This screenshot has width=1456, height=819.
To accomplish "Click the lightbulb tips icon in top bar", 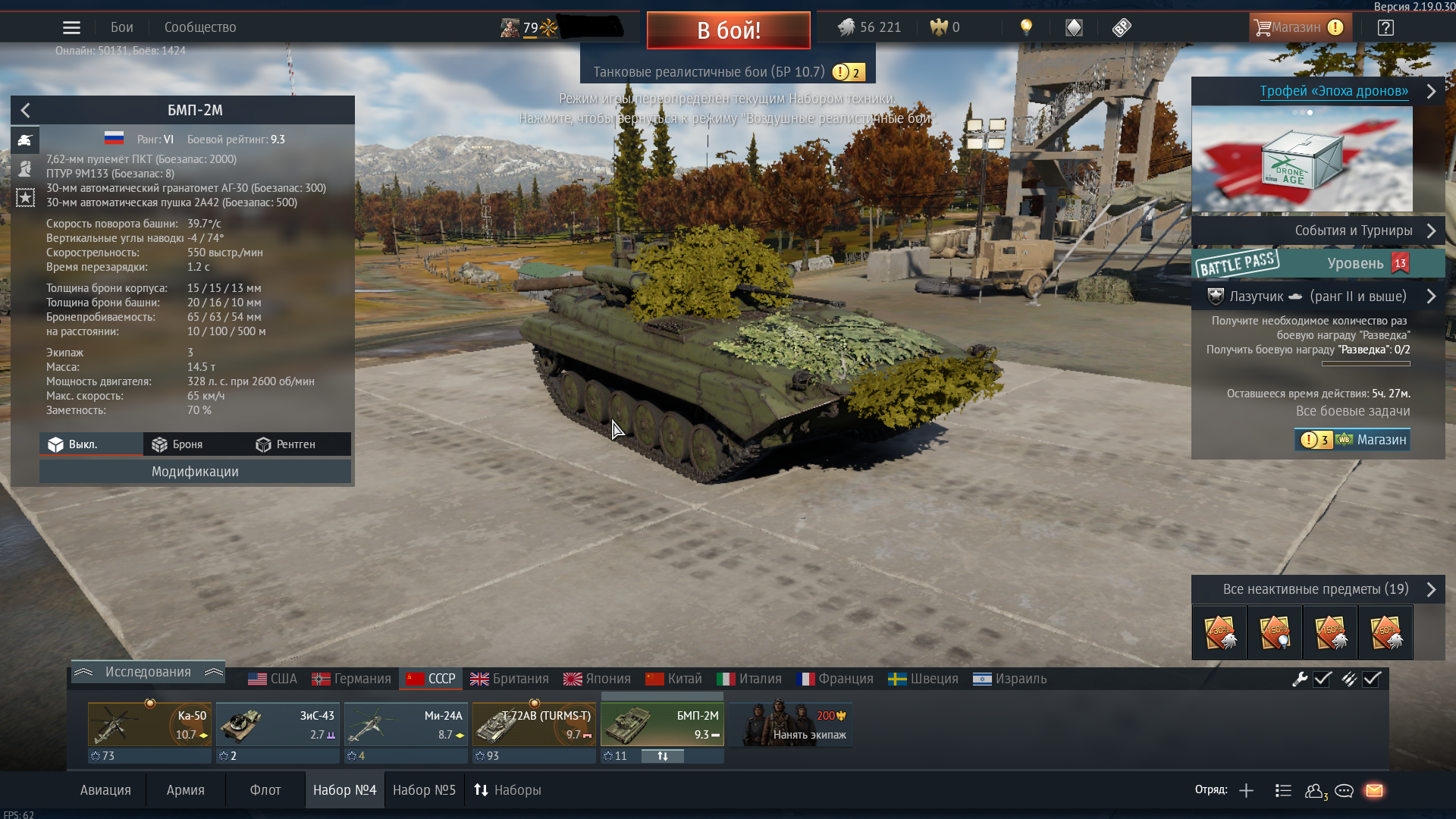I will click(1027, 27).
